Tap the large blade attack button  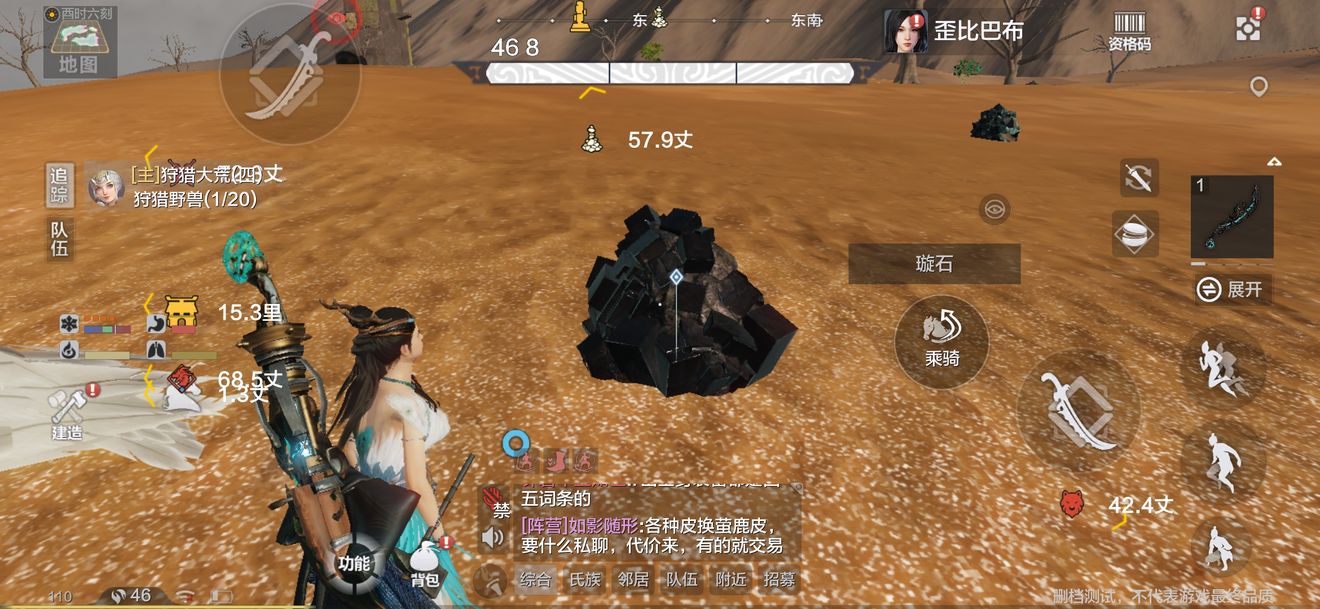tap(1078, 410)
